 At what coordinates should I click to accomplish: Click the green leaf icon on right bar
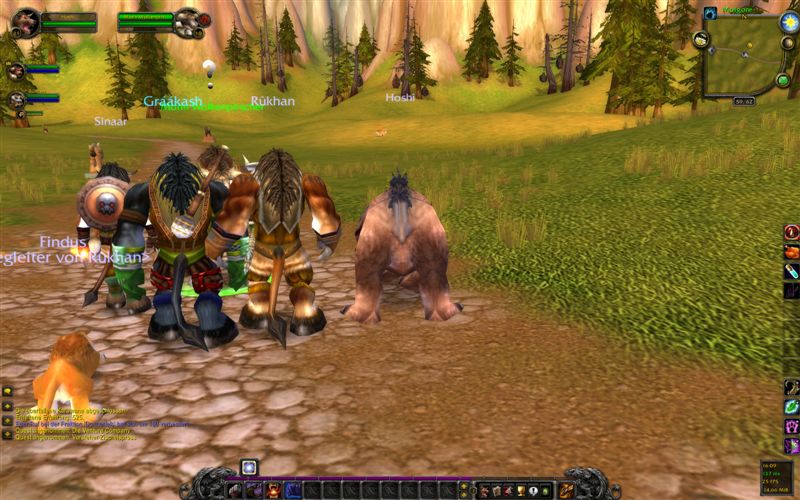tap(791, 407)
